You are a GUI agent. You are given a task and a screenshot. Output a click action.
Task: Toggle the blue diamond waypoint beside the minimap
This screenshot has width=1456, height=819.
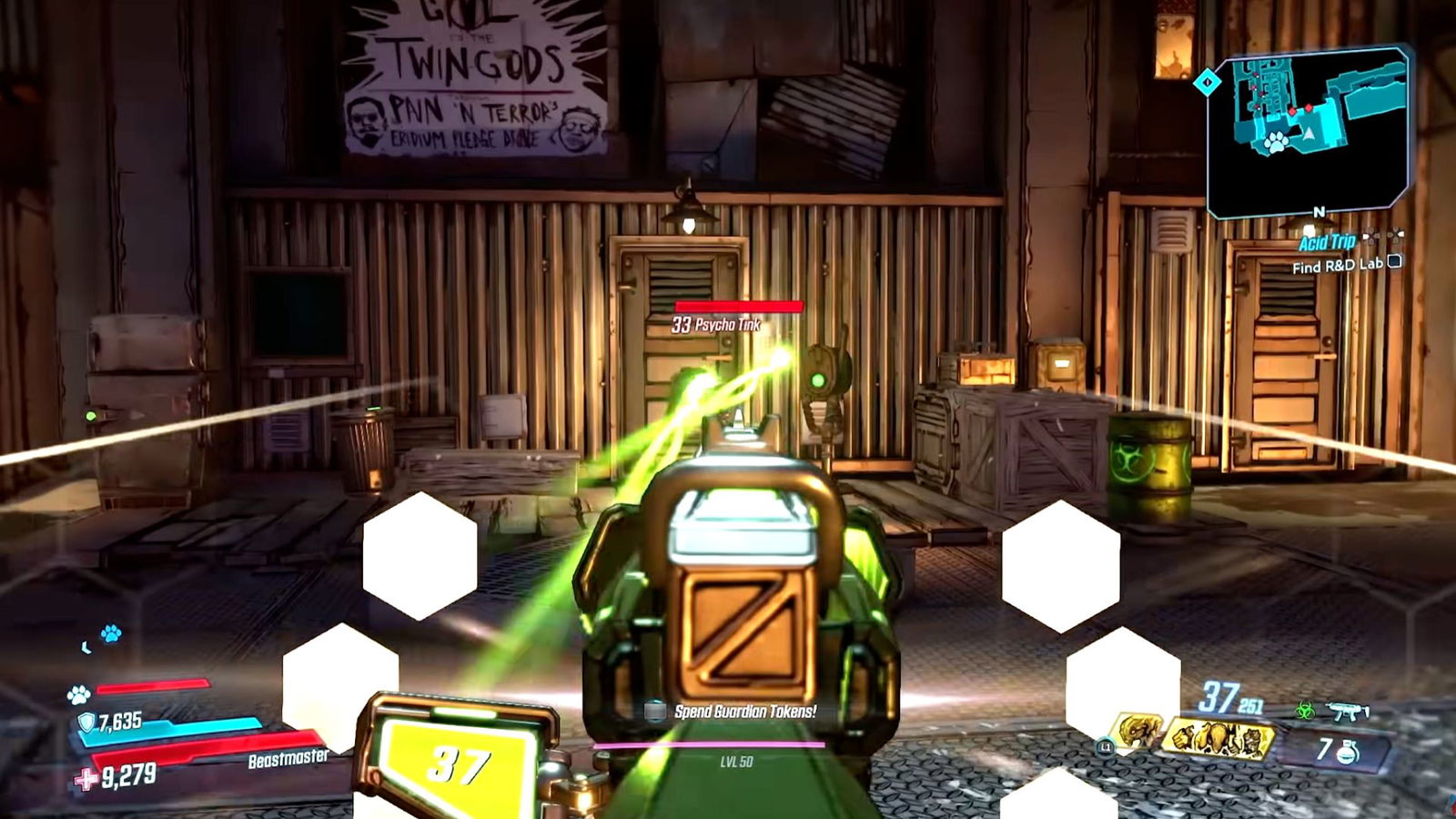coord(1206,80)
